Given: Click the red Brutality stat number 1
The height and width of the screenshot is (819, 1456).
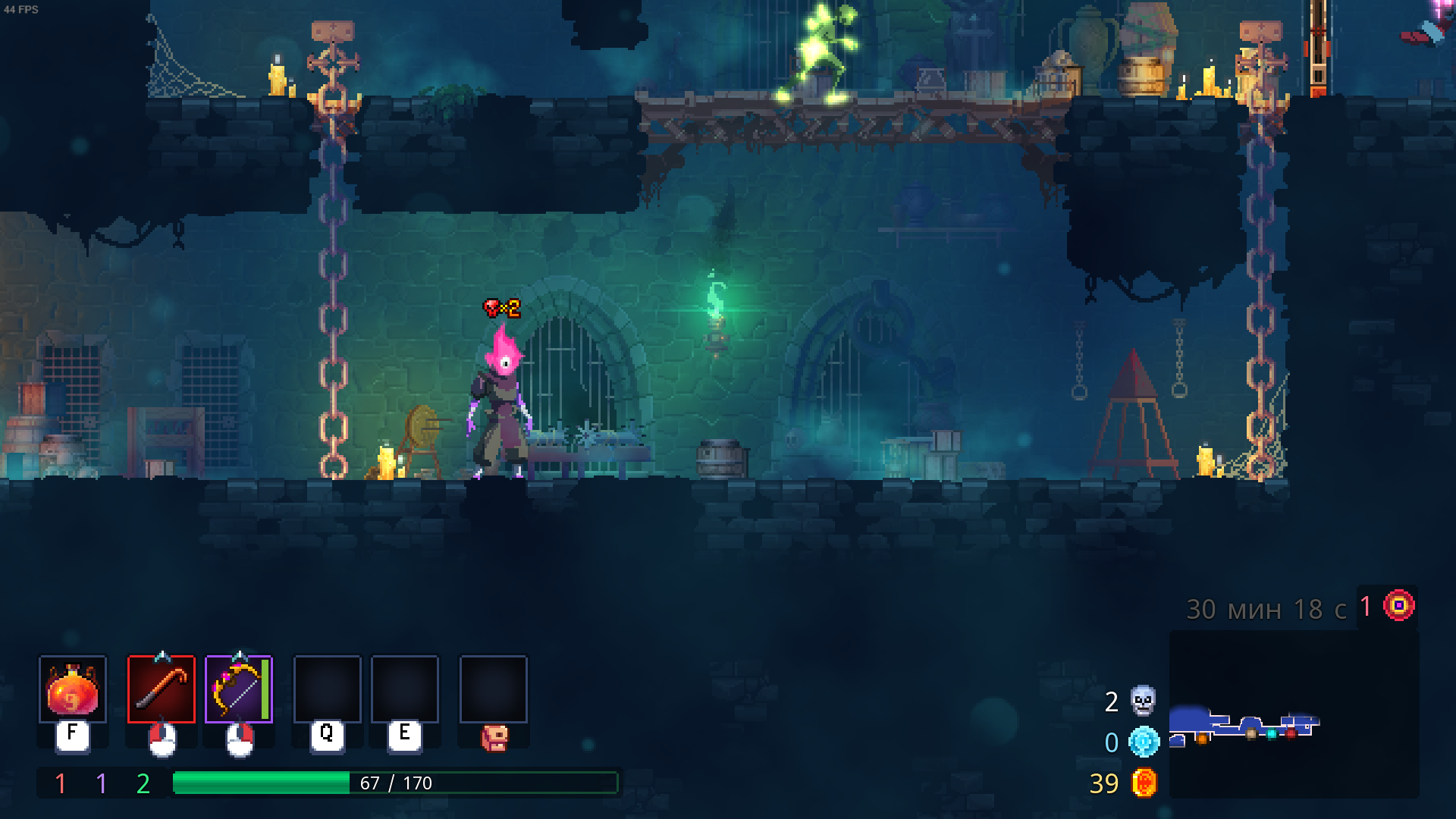Looking at the screenshot, I should click(59, 784).
